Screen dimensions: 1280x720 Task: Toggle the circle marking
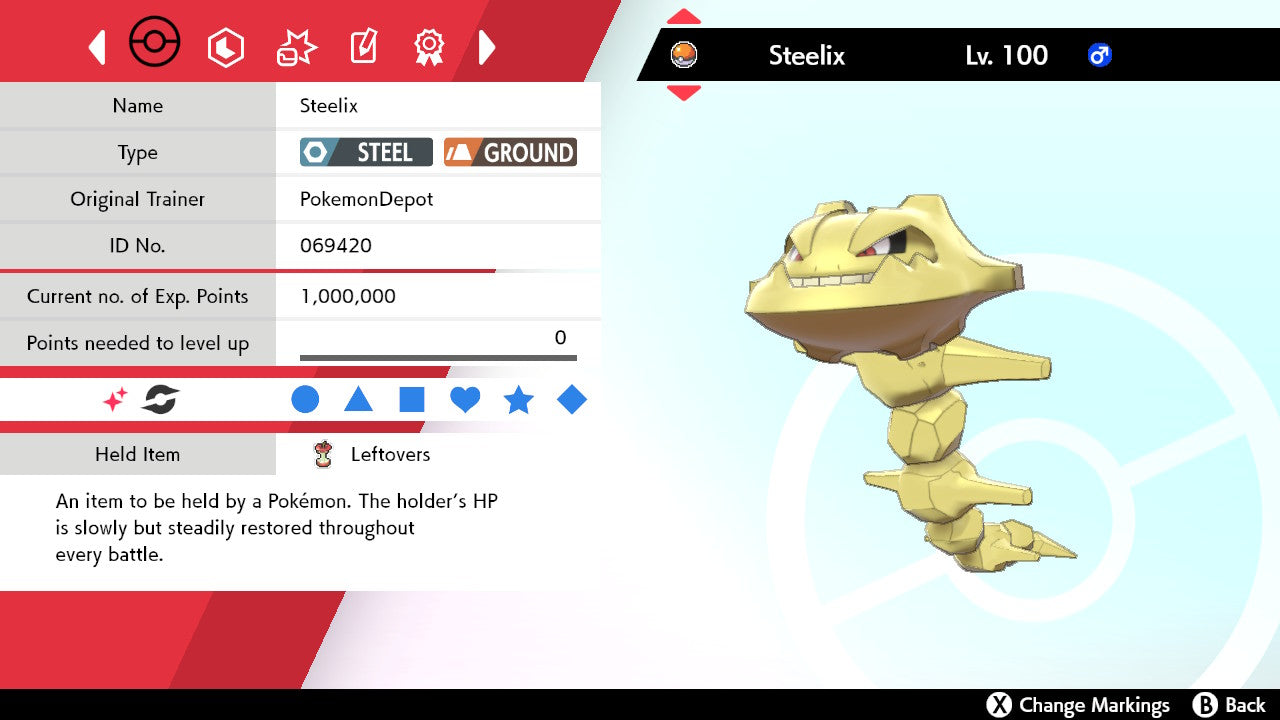click(x=305, y=400)
